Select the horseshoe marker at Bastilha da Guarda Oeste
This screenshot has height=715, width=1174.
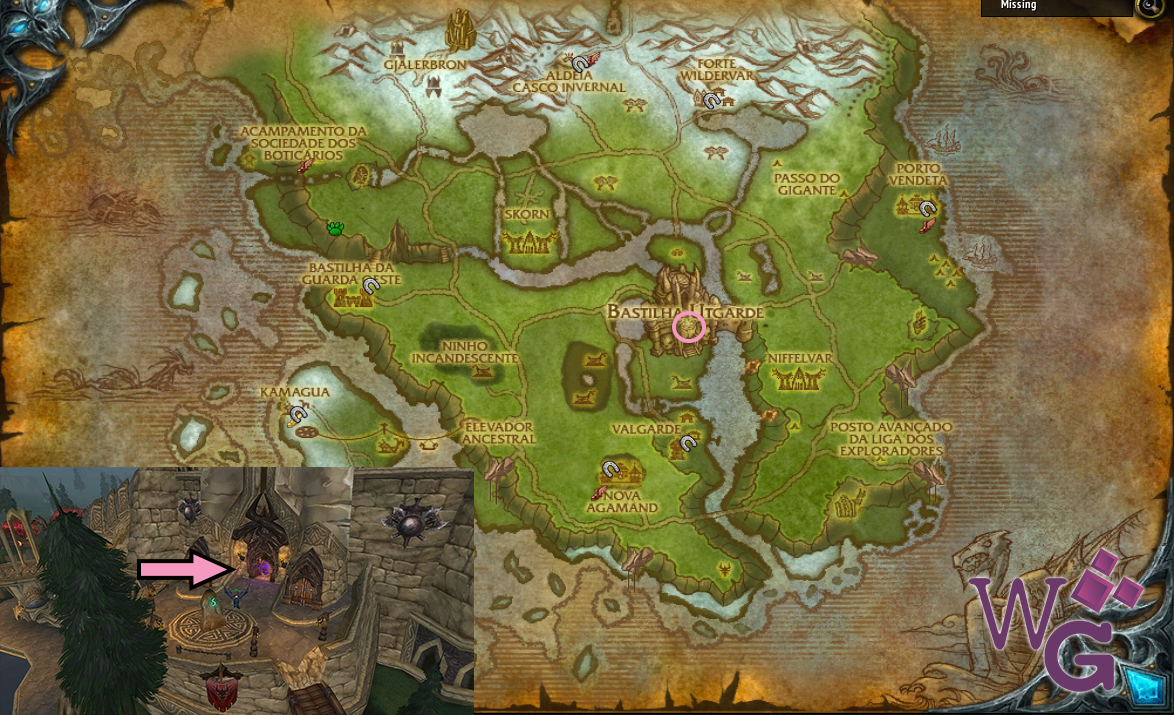[x=371, y=286]
